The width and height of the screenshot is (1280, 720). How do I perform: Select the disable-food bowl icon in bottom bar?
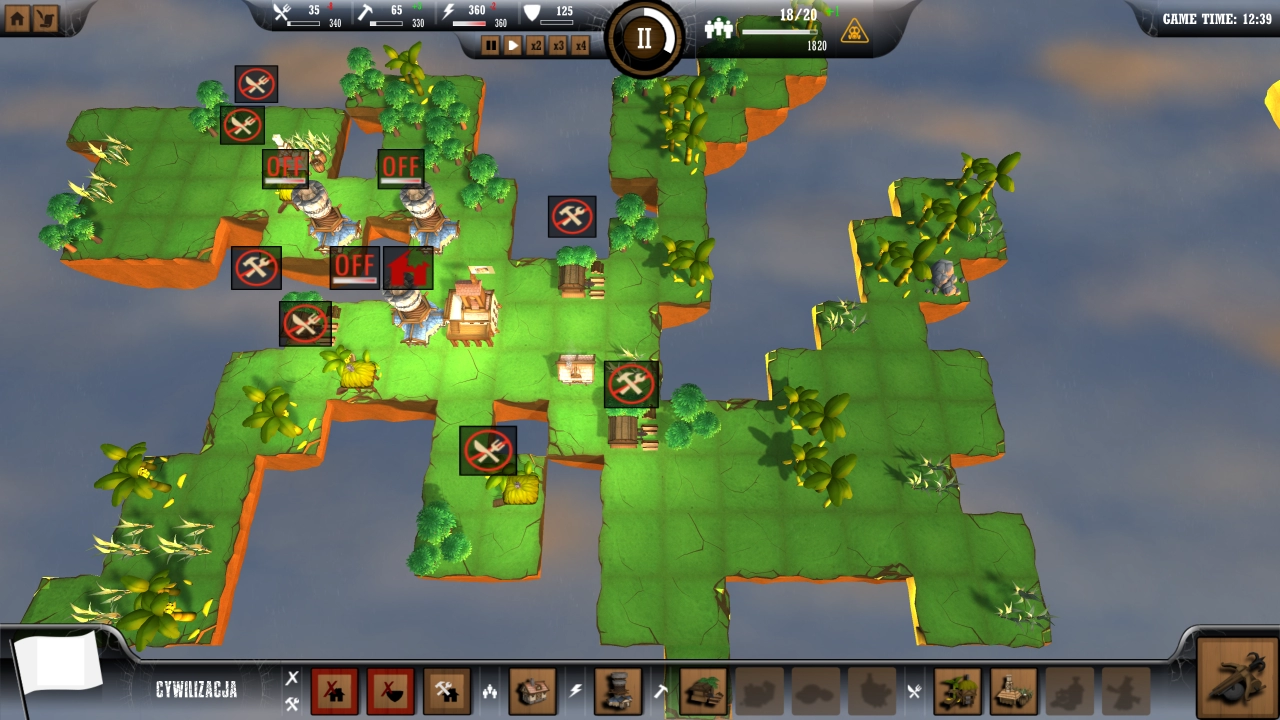point(390,692)
